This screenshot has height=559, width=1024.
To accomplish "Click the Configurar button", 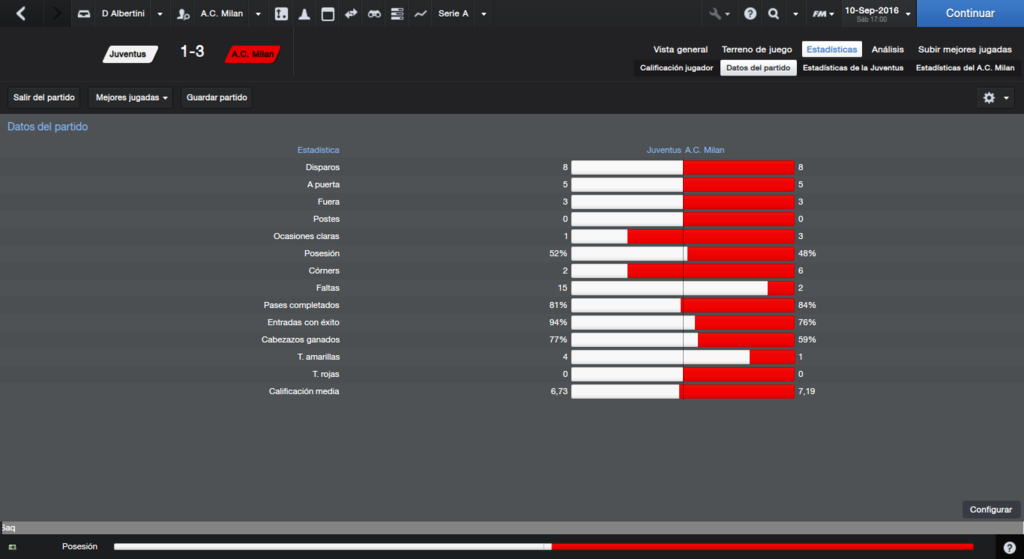I will tap(990, 509).
